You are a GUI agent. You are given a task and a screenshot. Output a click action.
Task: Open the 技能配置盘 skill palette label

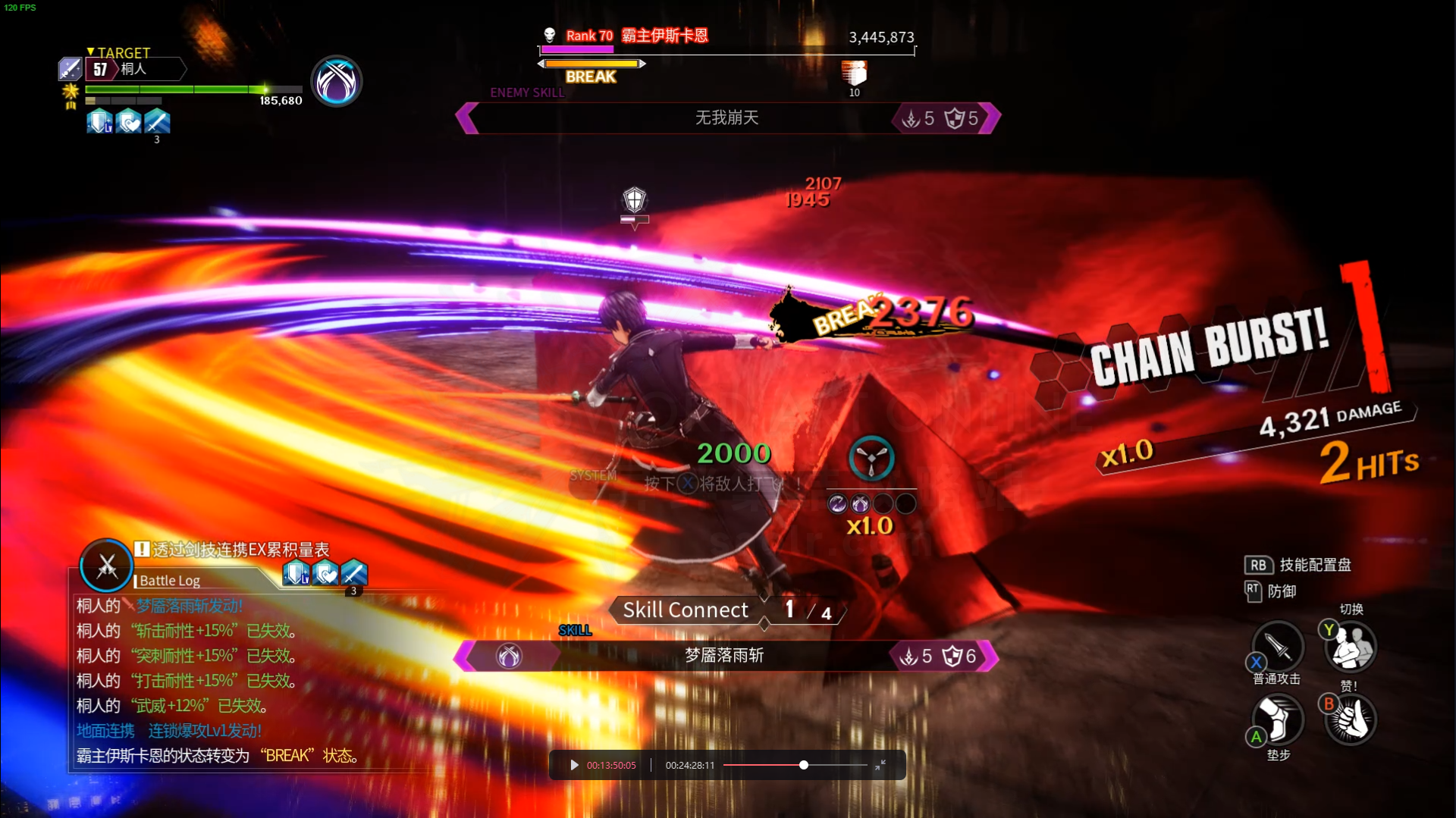1314,565
